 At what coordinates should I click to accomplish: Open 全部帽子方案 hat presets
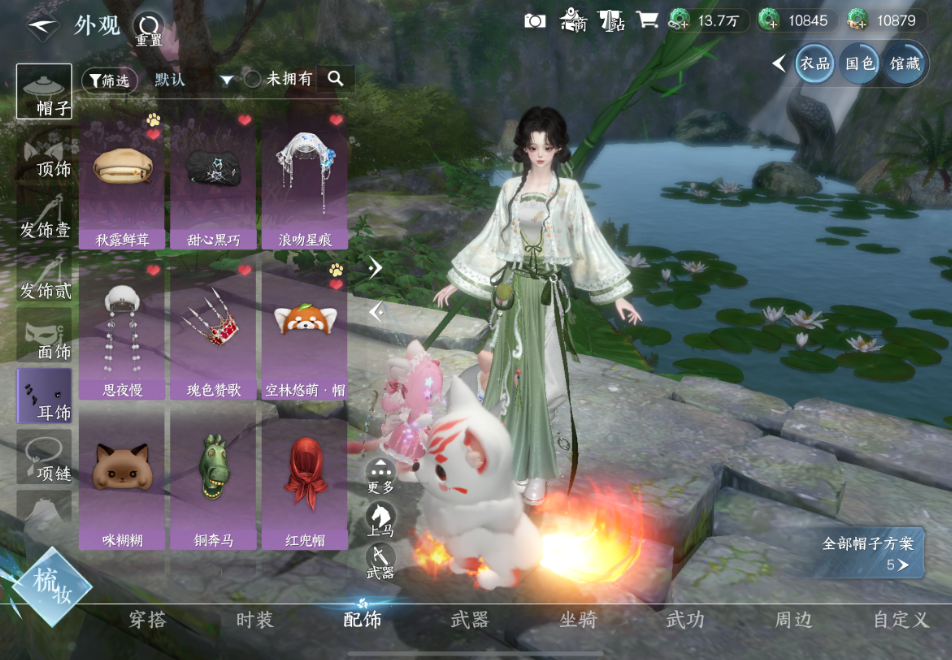[x=867, y=553]
